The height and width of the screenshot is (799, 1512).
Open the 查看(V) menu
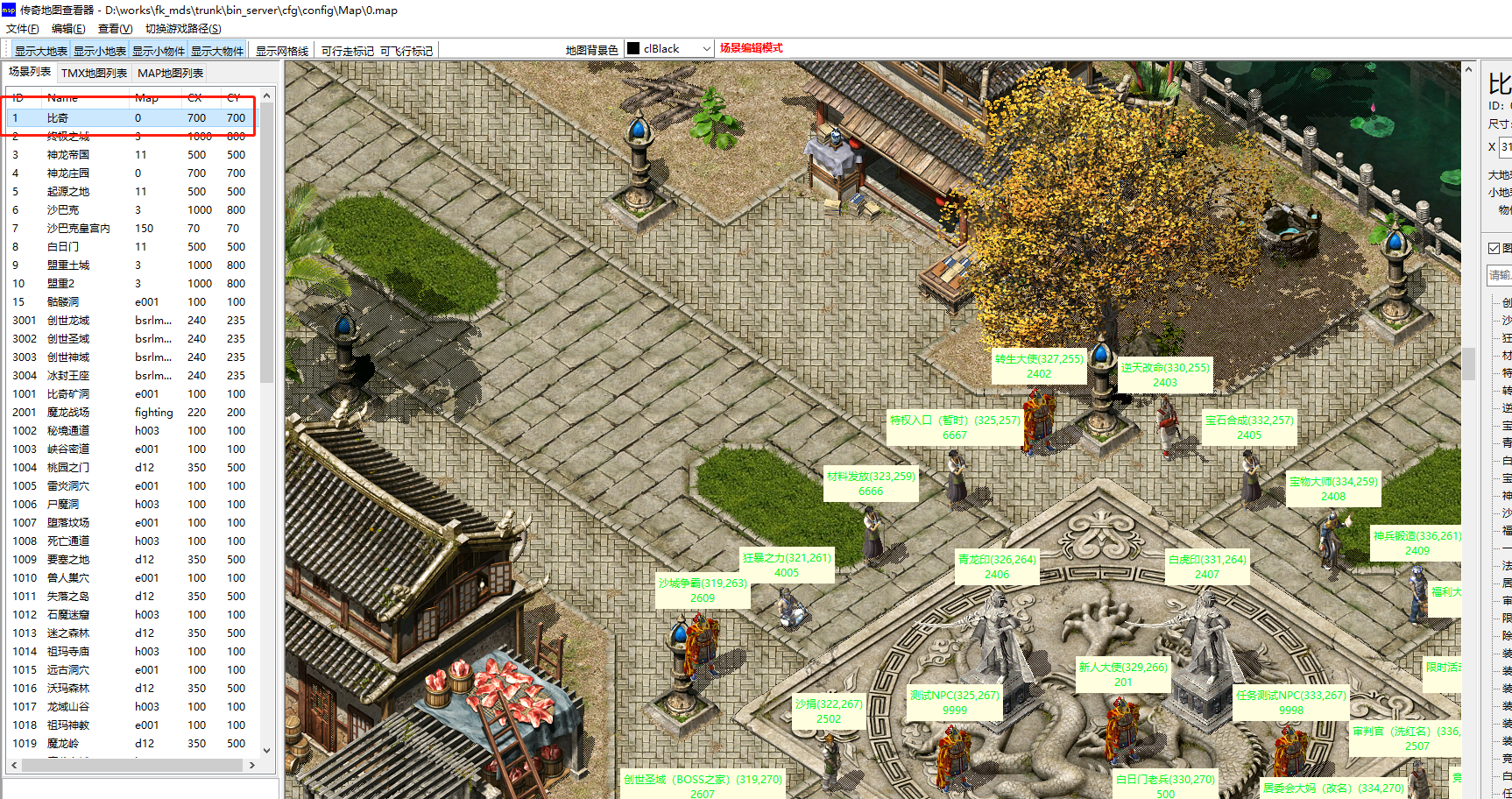click(x=115, y=29)
